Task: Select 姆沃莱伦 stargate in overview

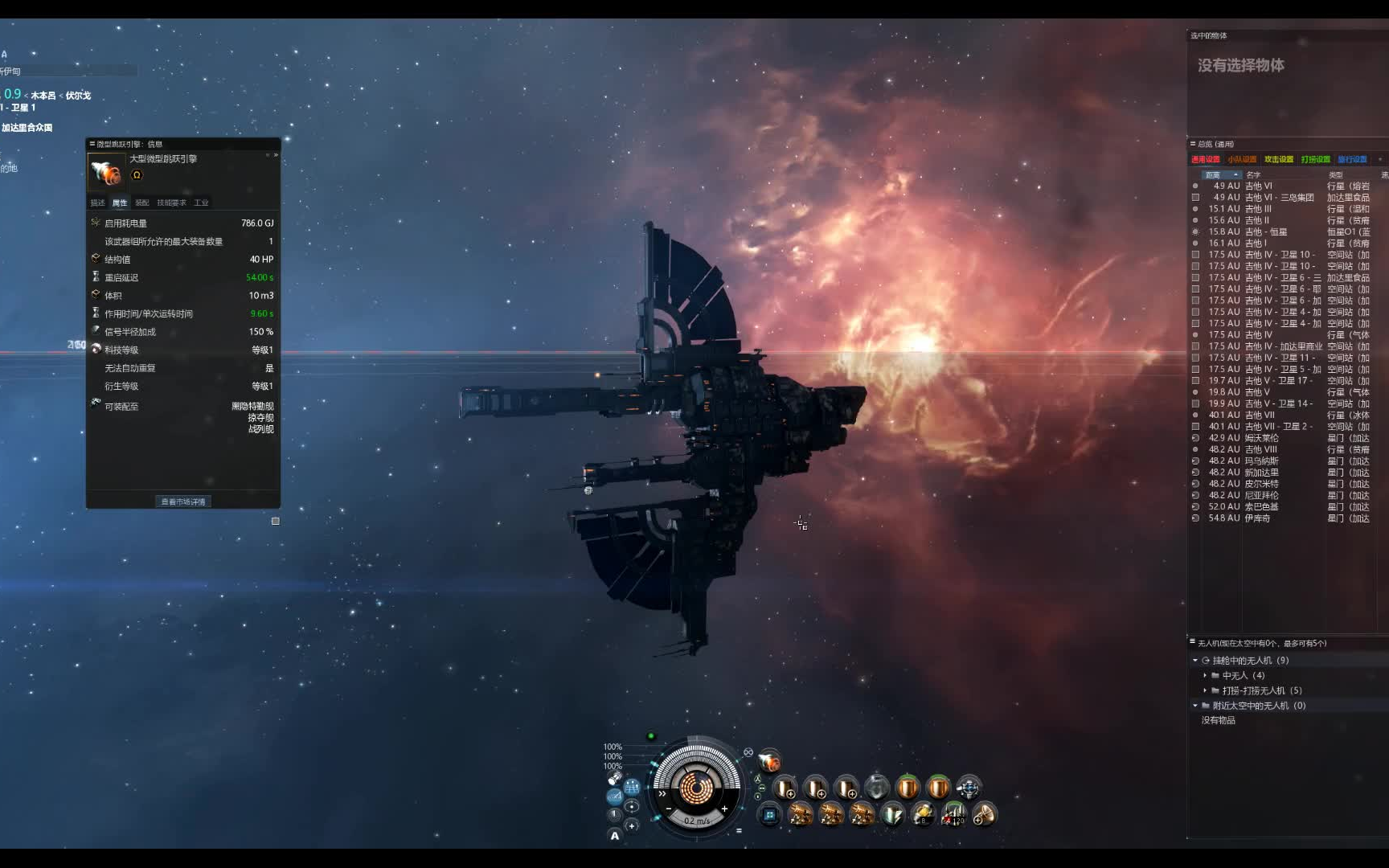Action: (x=1261, y=438)
